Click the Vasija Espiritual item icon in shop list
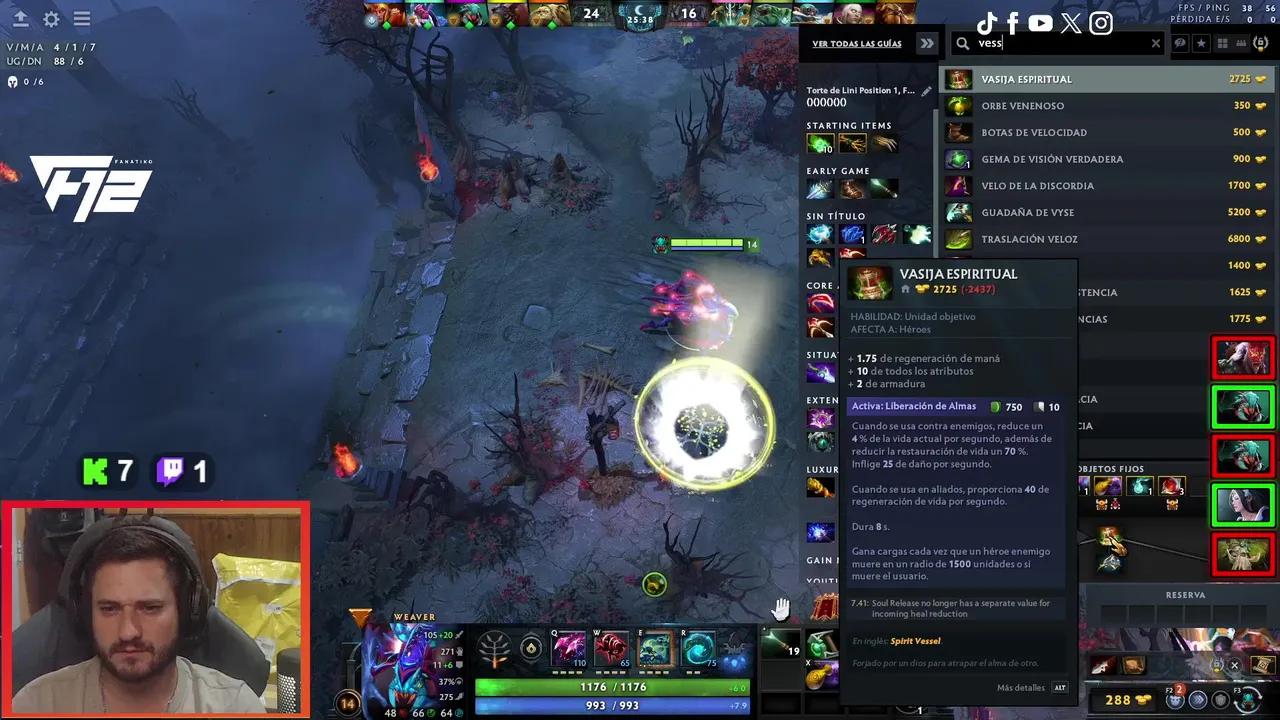1280x720 pixels. click(958, 78)
